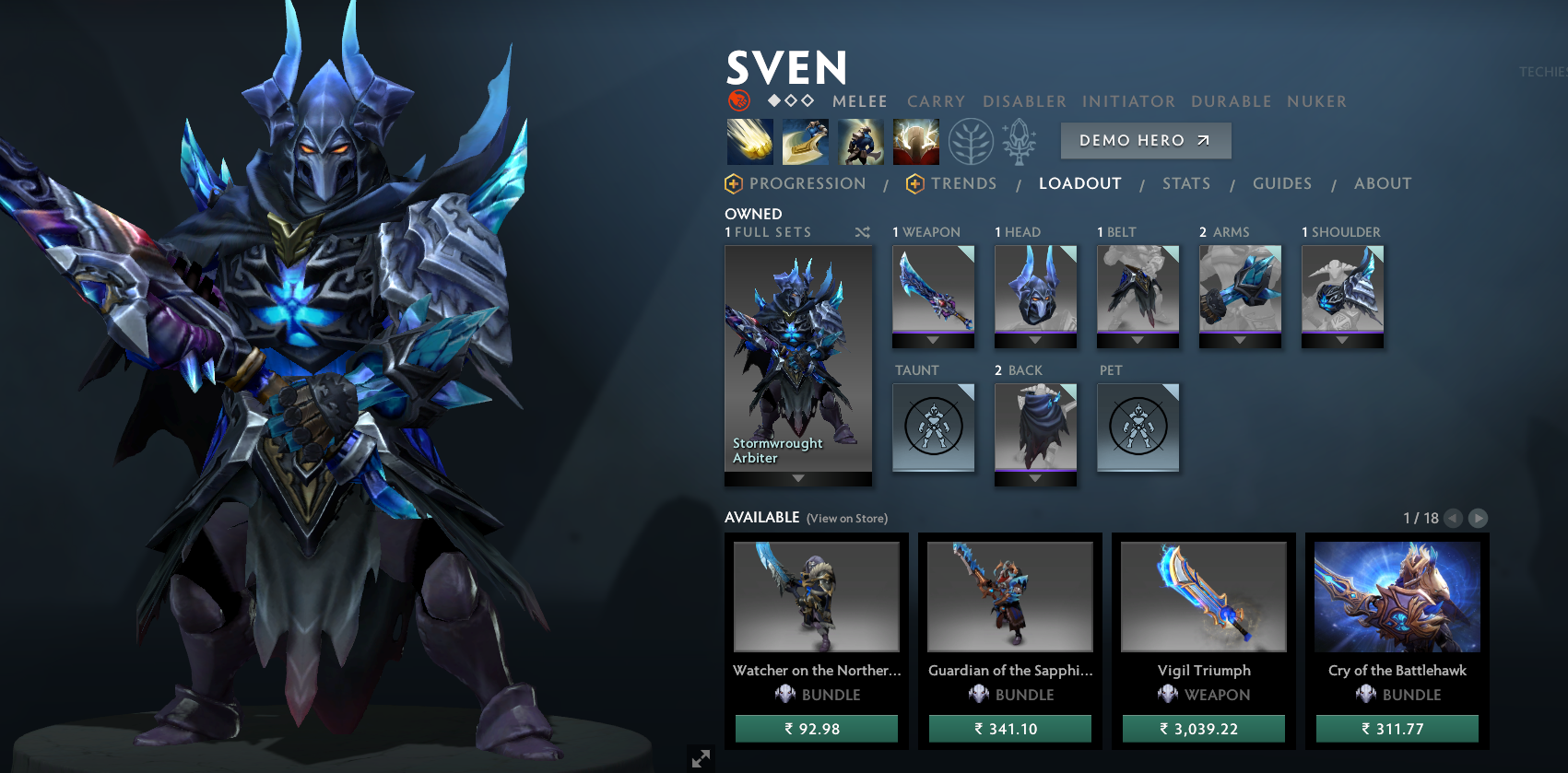Open the TRENDS tab
The image size is (1568, 773).
point(964,183)
